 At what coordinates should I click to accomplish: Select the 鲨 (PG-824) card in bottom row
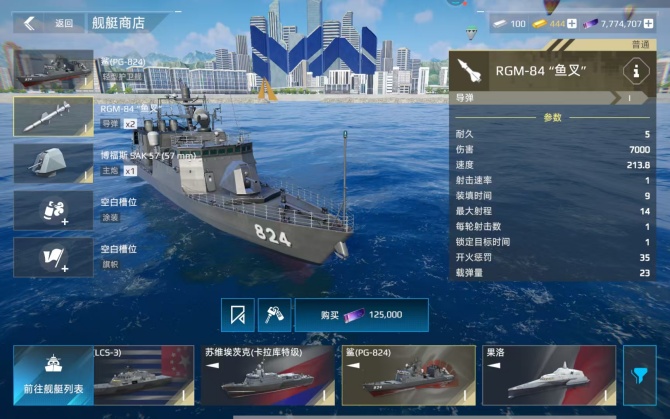coord(407,375)
